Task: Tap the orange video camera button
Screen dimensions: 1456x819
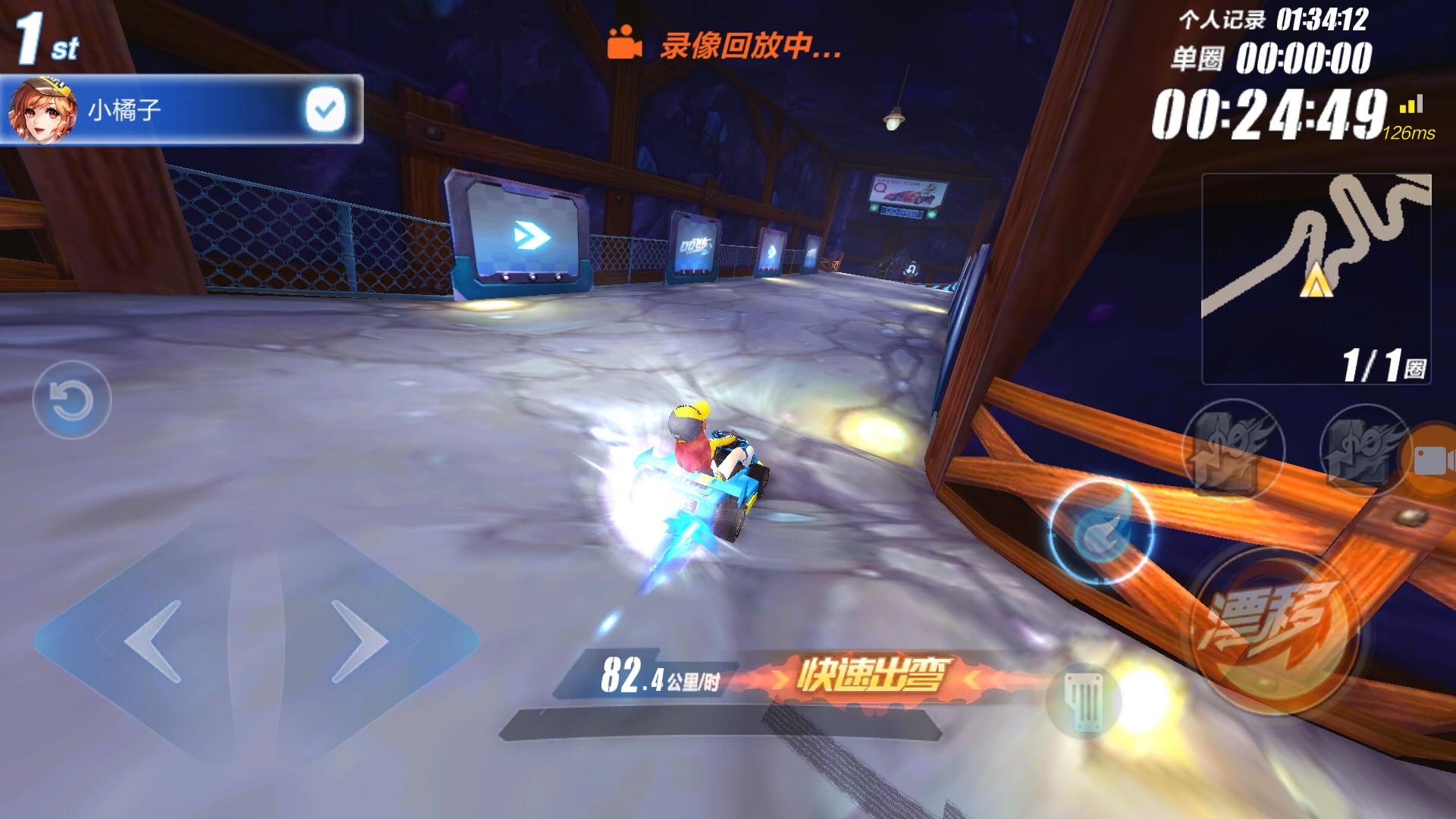Action: 1432,459
